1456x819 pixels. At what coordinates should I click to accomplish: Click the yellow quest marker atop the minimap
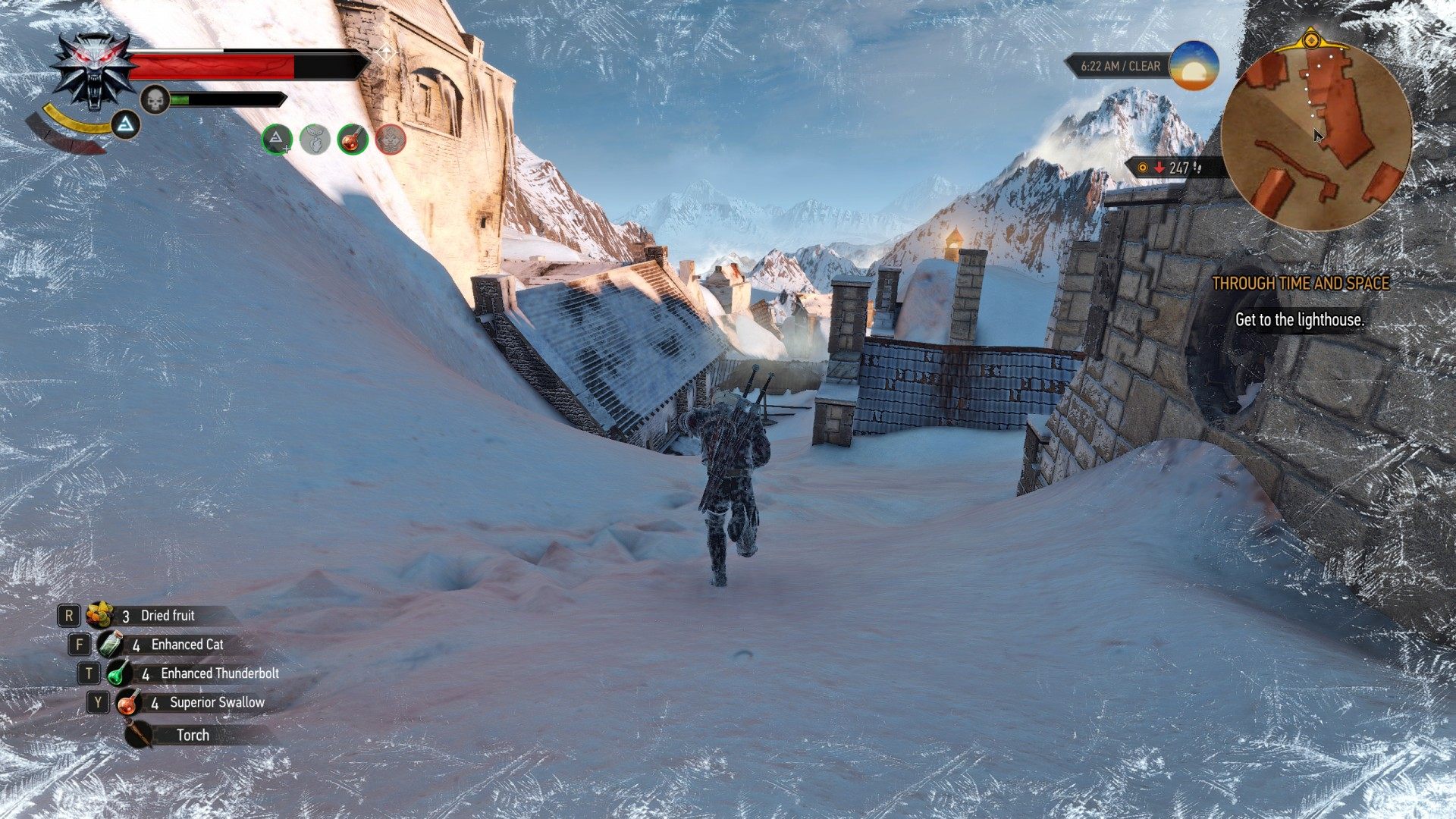point(1311,39)
